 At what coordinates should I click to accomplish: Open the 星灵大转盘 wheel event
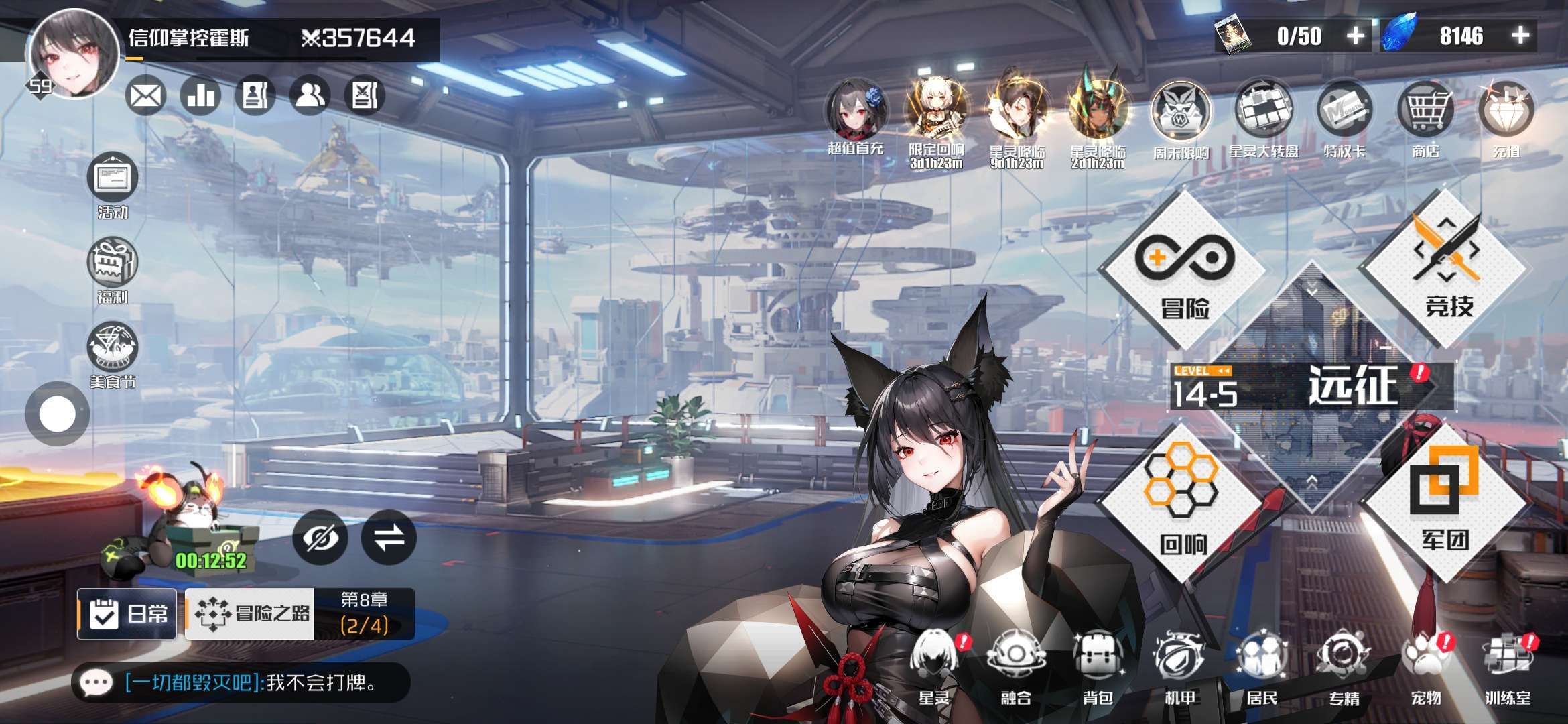pos(1263,113)
